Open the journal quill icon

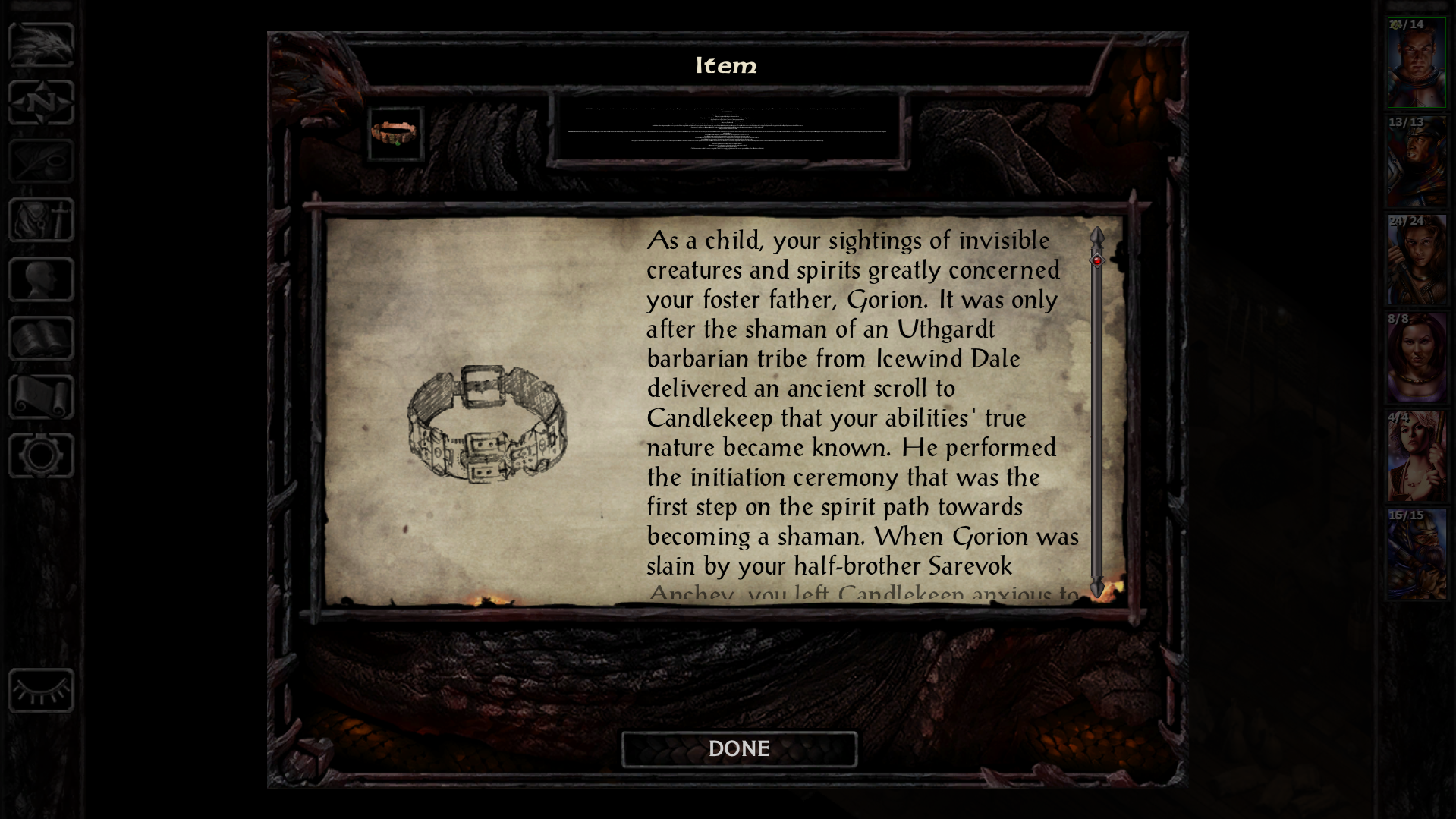tap(41, 161)
